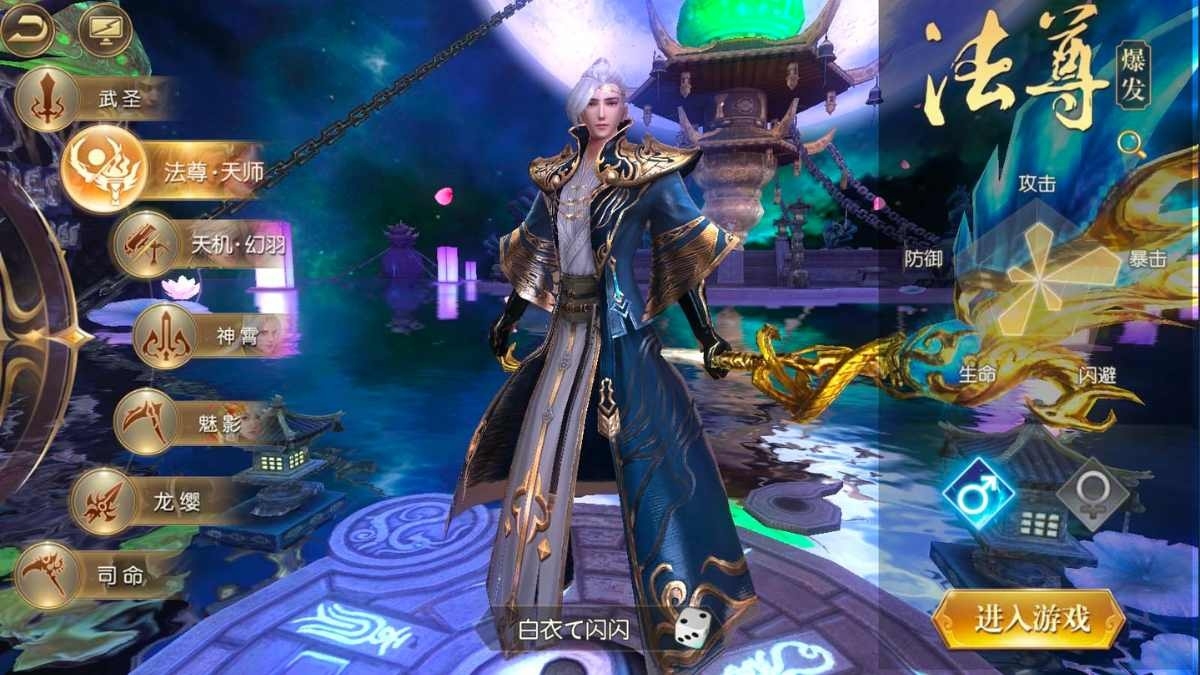
Task: Choose the 法尊·天师 class
Action: 104,170
